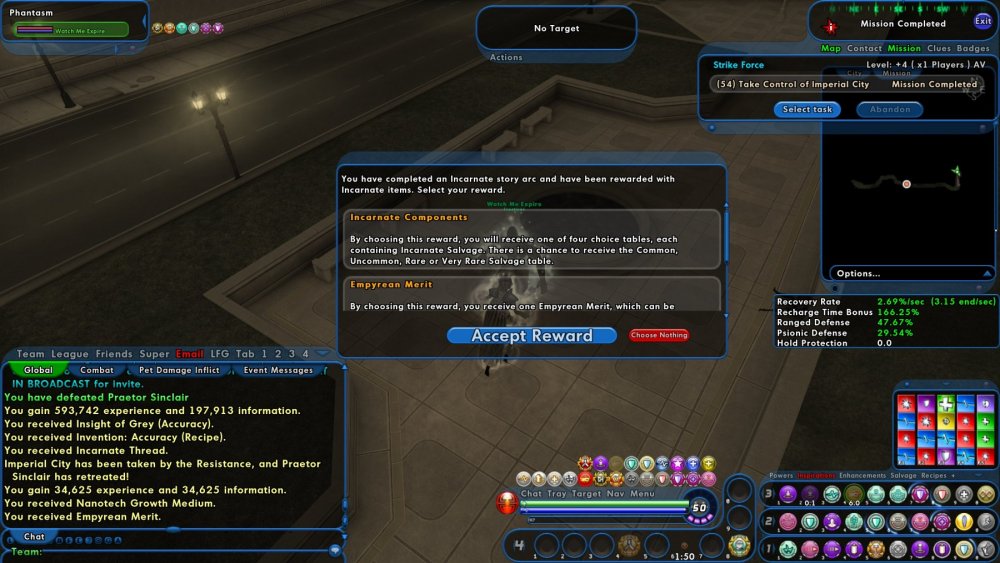Choose the Empyrean Merit reward option
The height and width of the screenshot is (563, 1000).
click(532, 294)
